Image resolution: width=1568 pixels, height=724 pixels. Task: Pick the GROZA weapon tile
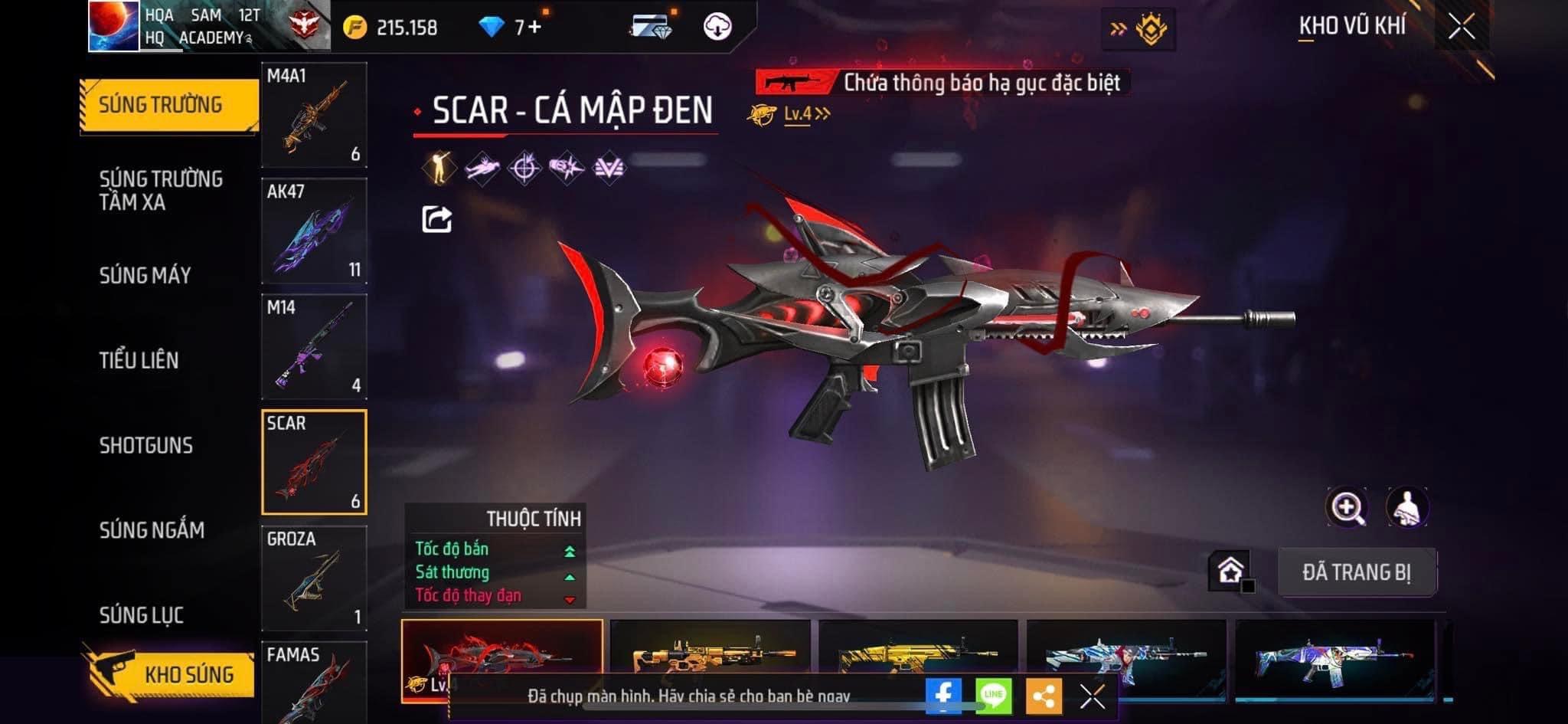tap(314, 578)
